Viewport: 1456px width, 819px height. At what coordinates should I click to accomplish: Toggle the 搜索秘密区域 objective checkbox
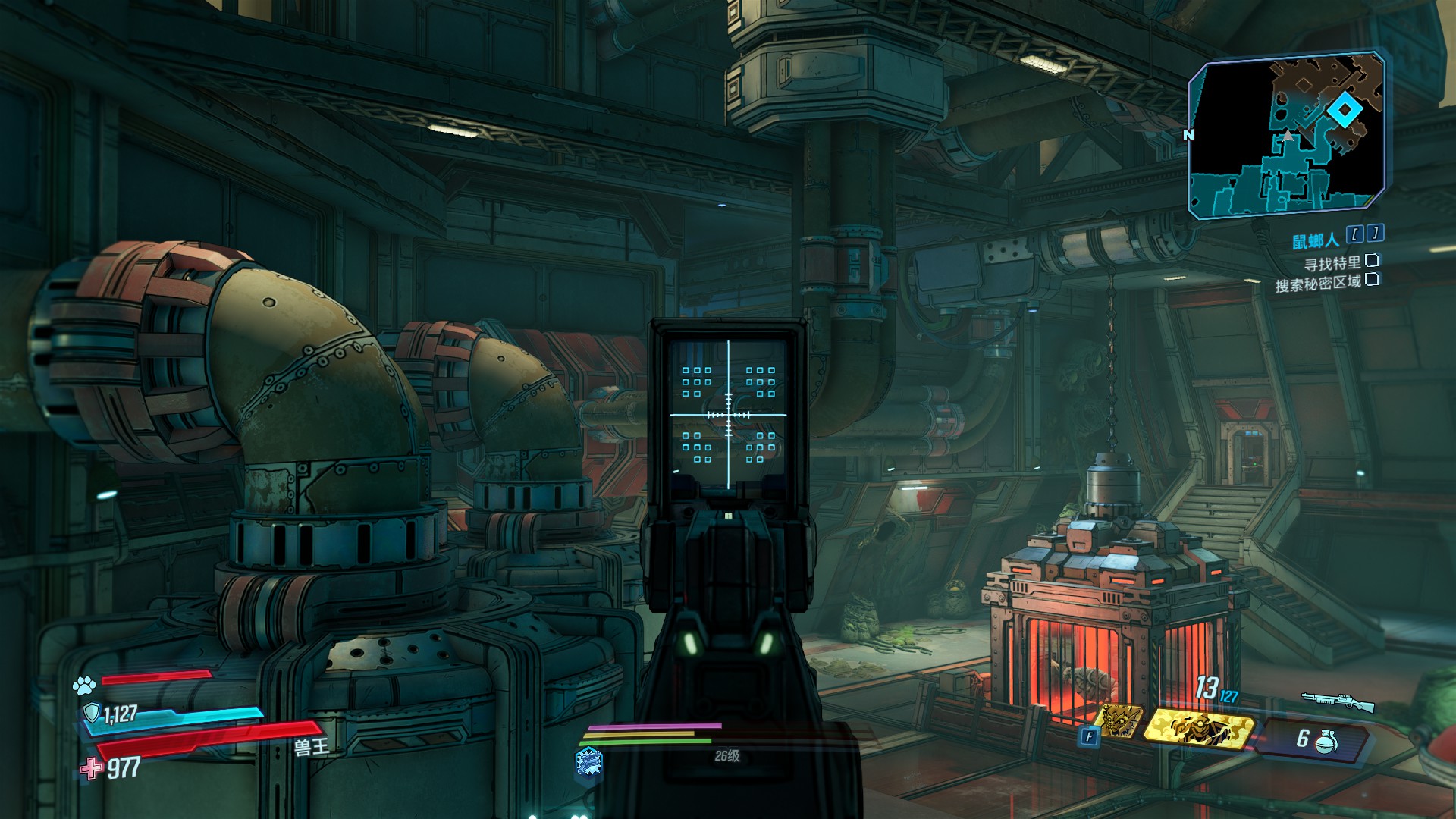[x=1371, y=280]
